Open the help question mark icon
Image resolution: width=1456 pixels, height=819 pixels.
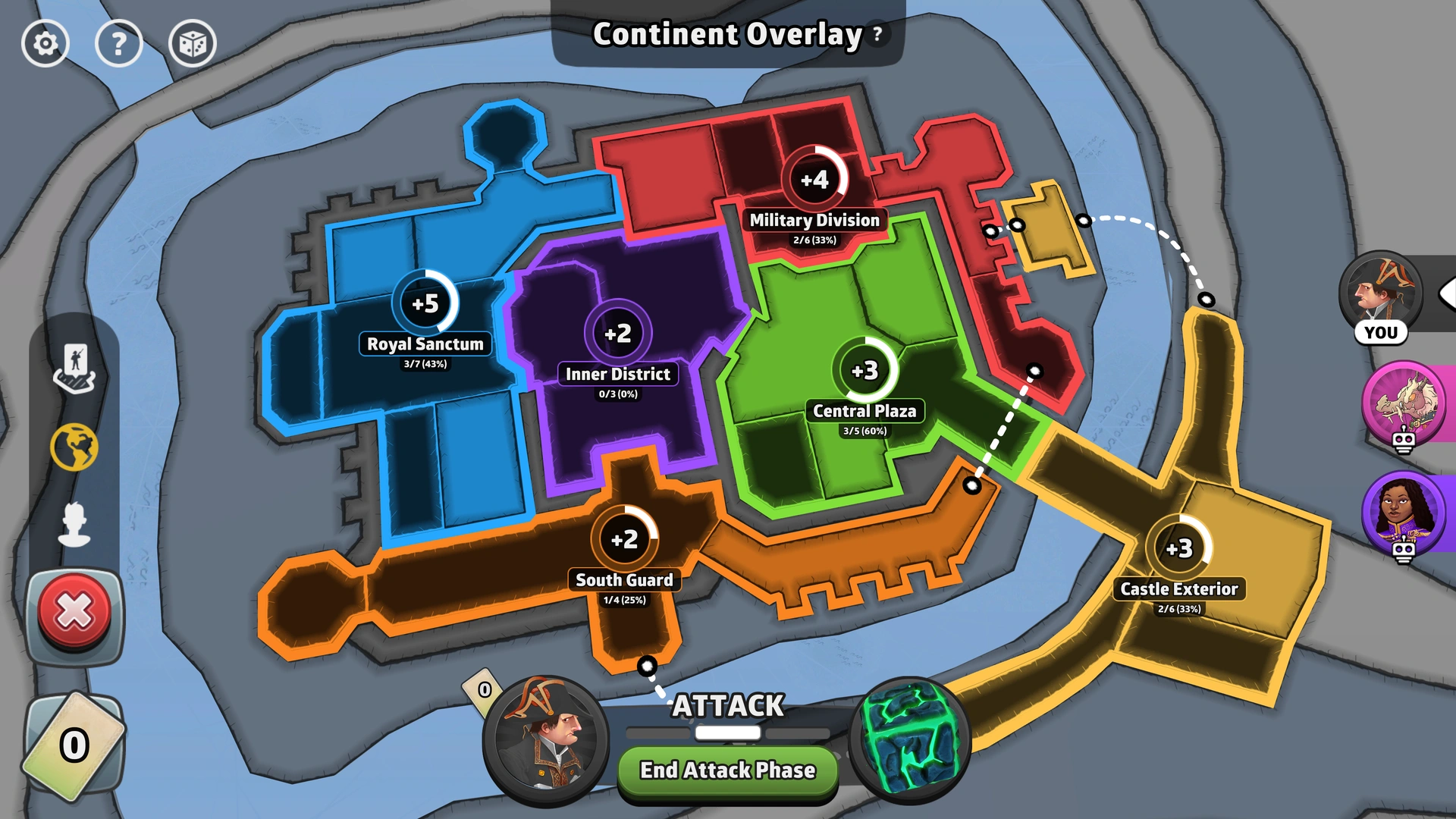coord(118,43)
